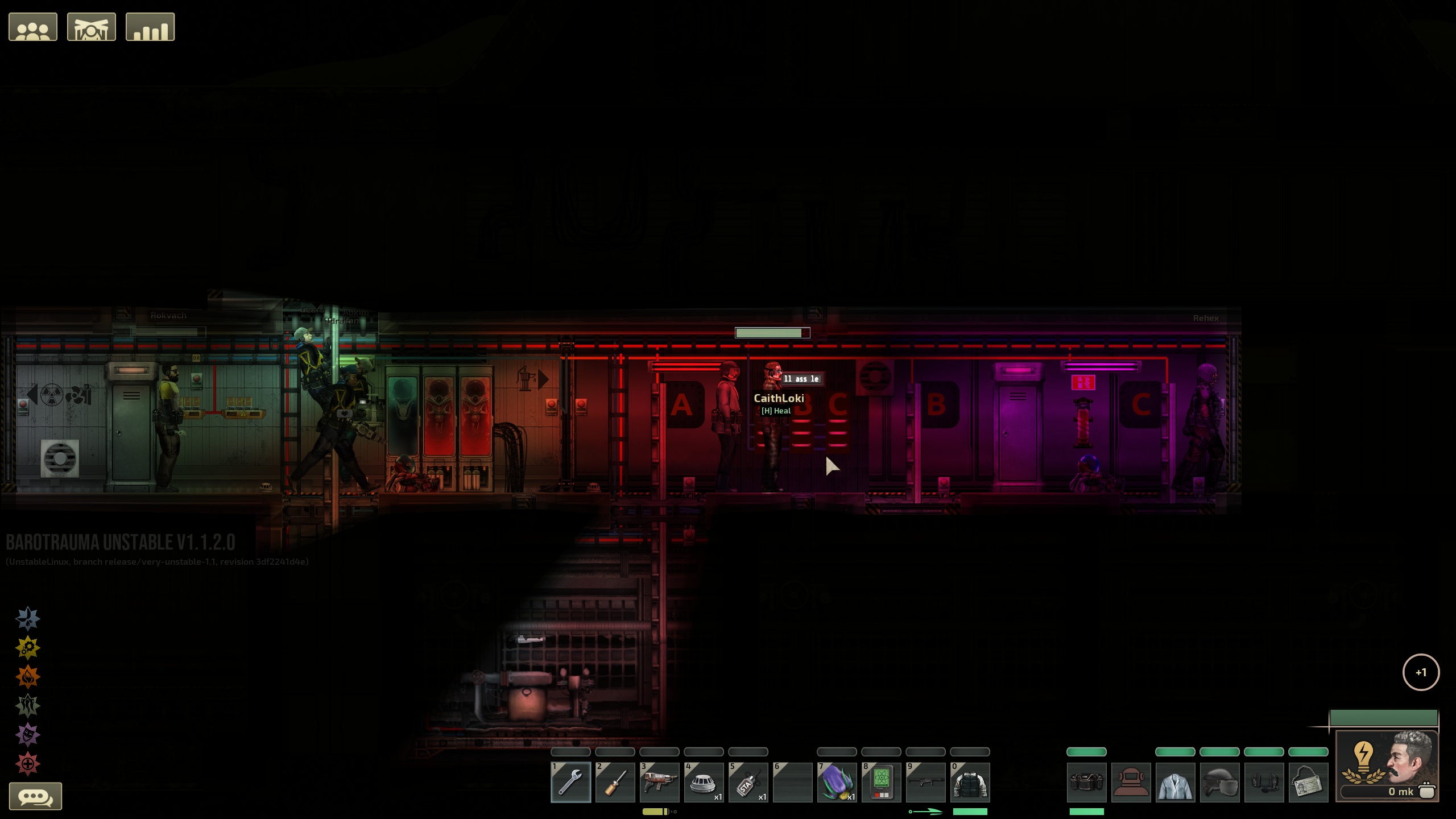Click the headset equipment slot
1456x819 pixels.
pos(1265,781)
